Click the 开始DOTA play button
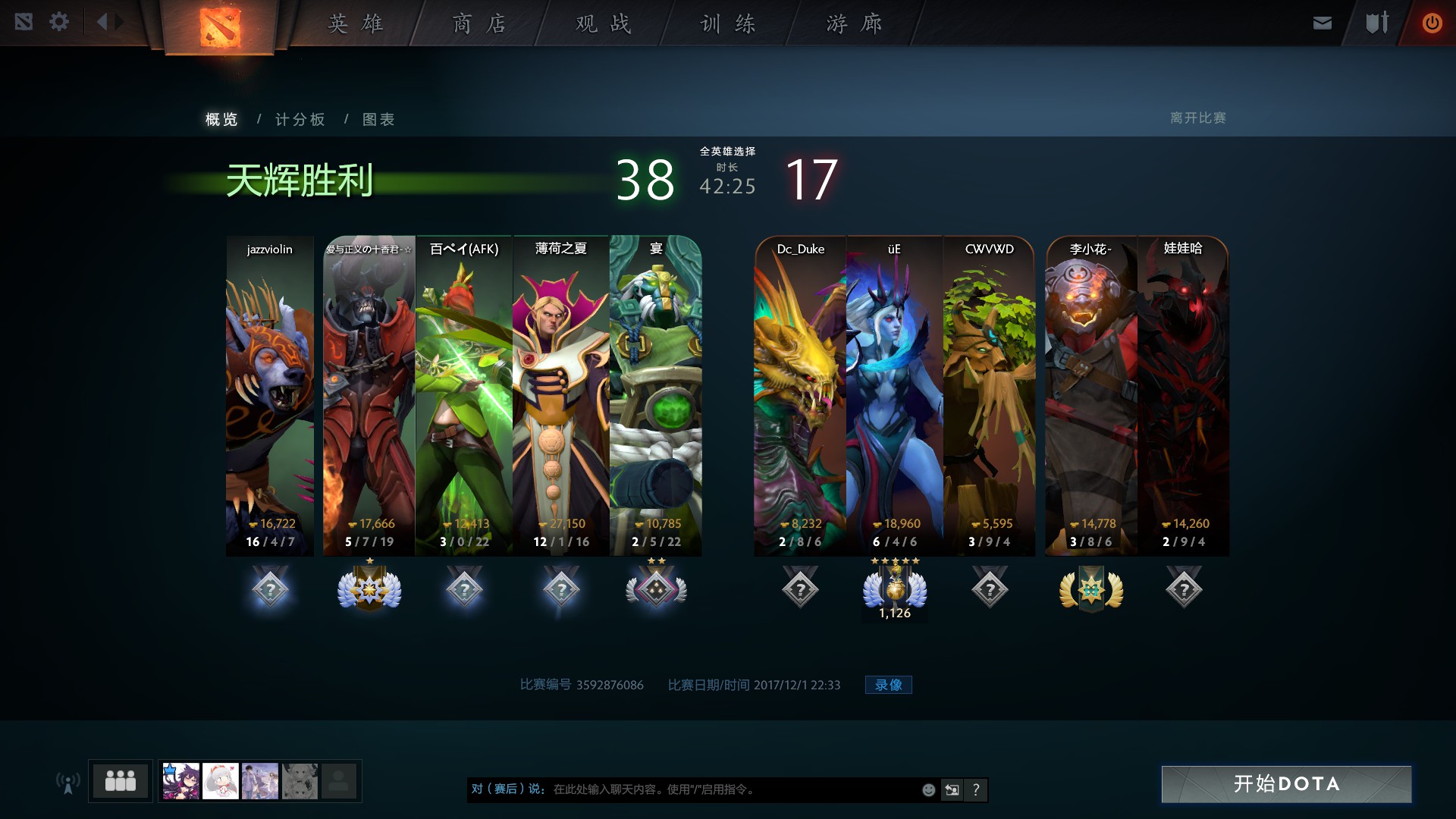The height and width of the screenshot is (819, 1456). tap(1288, 786)
